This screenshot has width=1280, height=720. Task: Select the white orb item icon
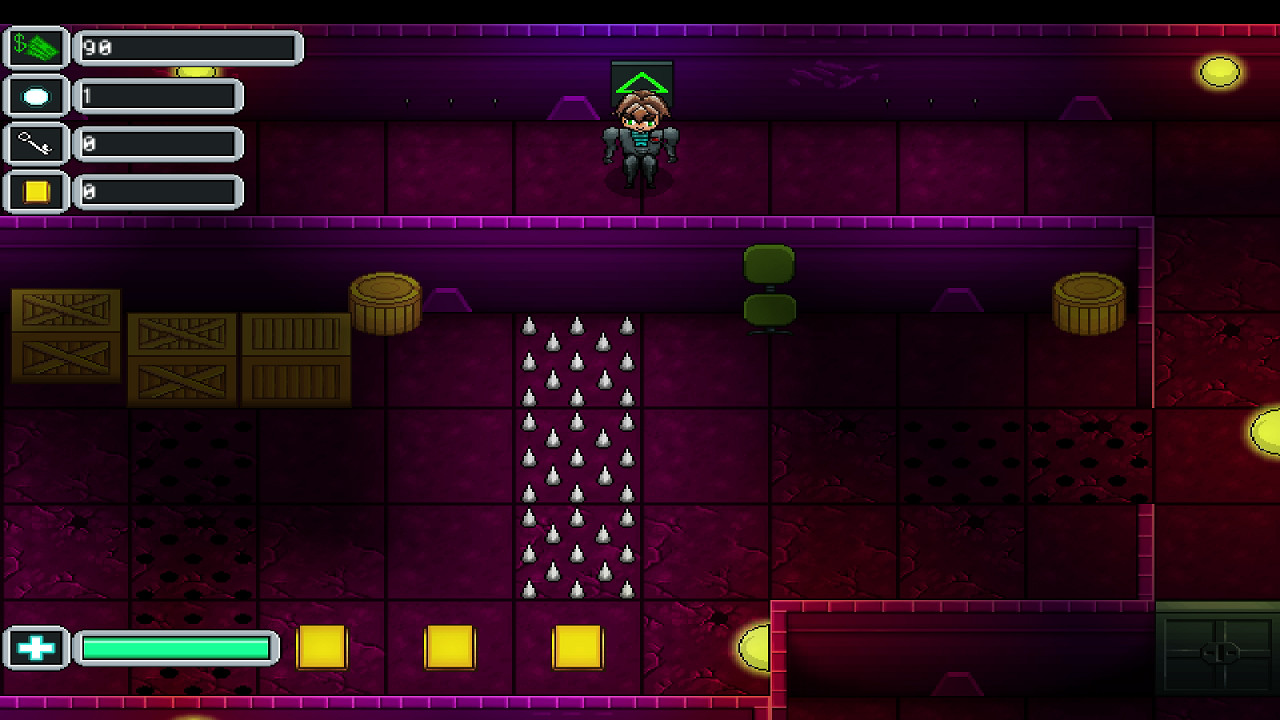[35, 94]
